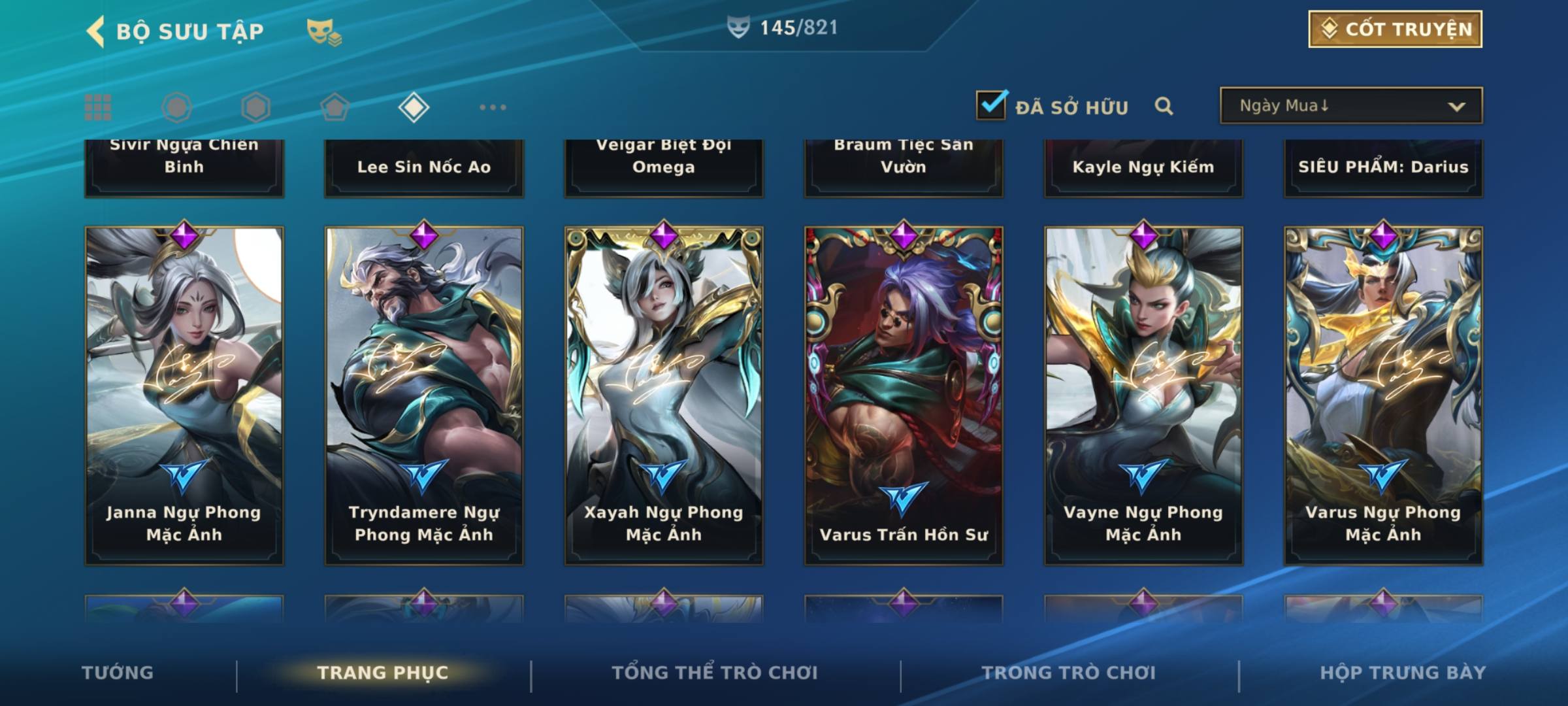The width and height of the screenshot is (1568, 706).
Task: Open the skin search magnifier
Action: point(1164,106)
